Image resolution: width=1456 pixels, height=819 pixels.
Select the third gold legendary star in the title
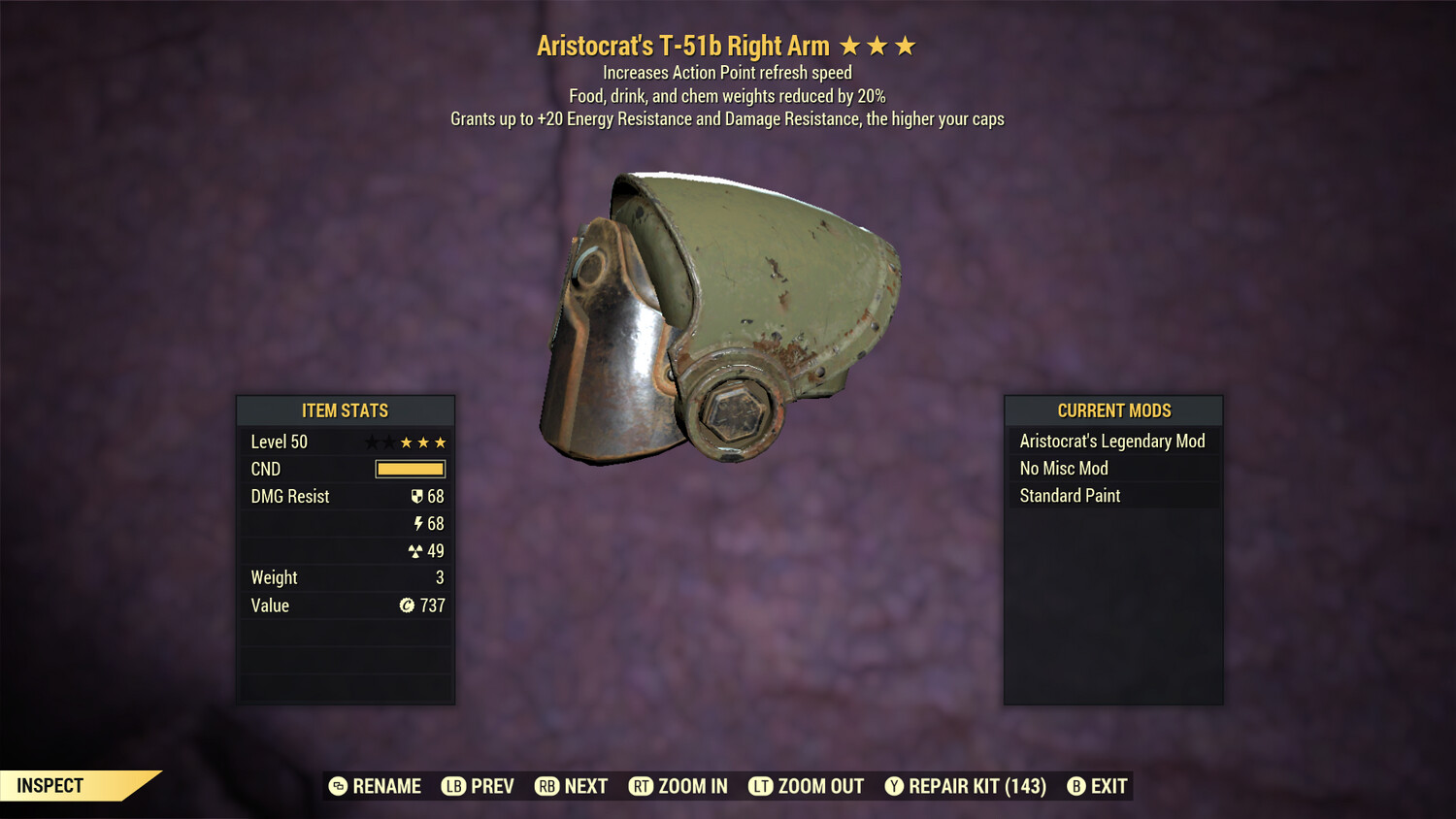click(x=907, y=44)
